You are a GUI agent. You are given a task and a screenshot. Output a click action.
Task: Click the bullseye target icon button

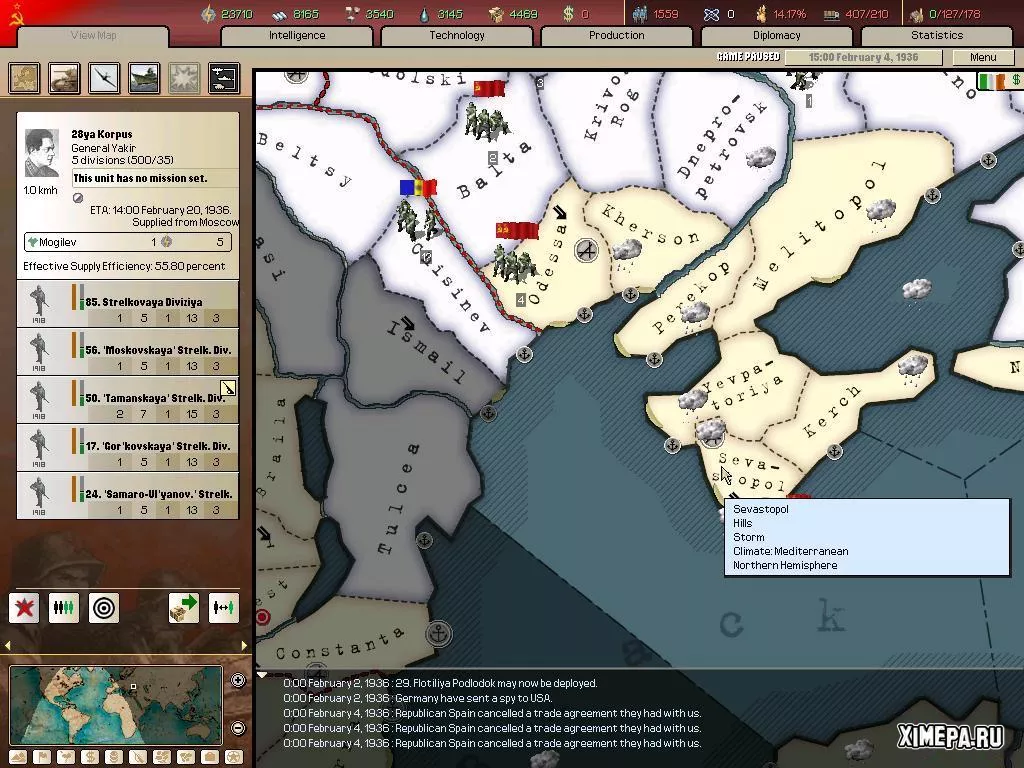coord(104,607)
